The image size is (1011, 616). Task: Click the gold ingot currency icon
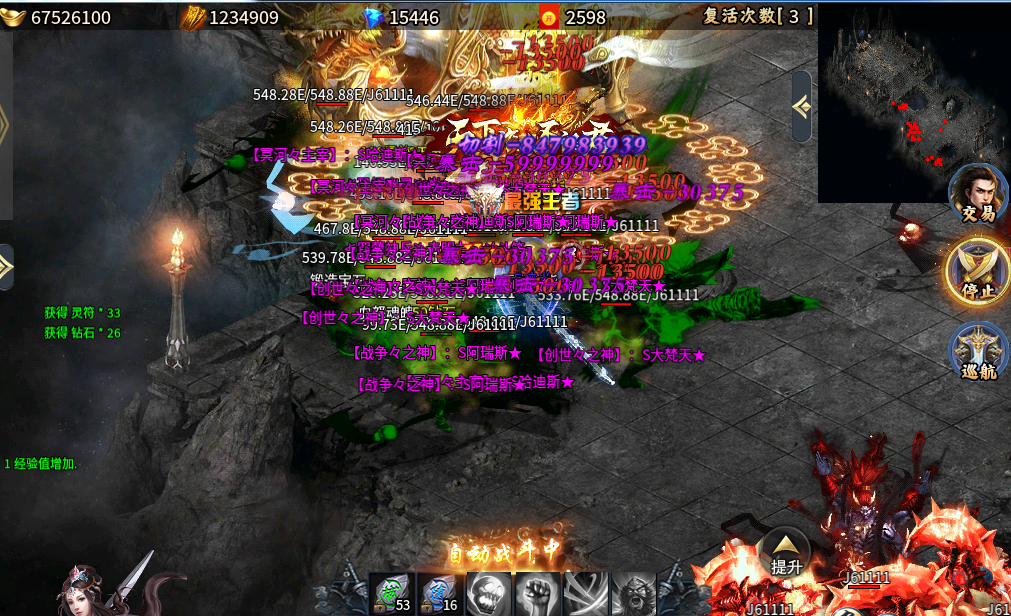click(x=15, y=17)
